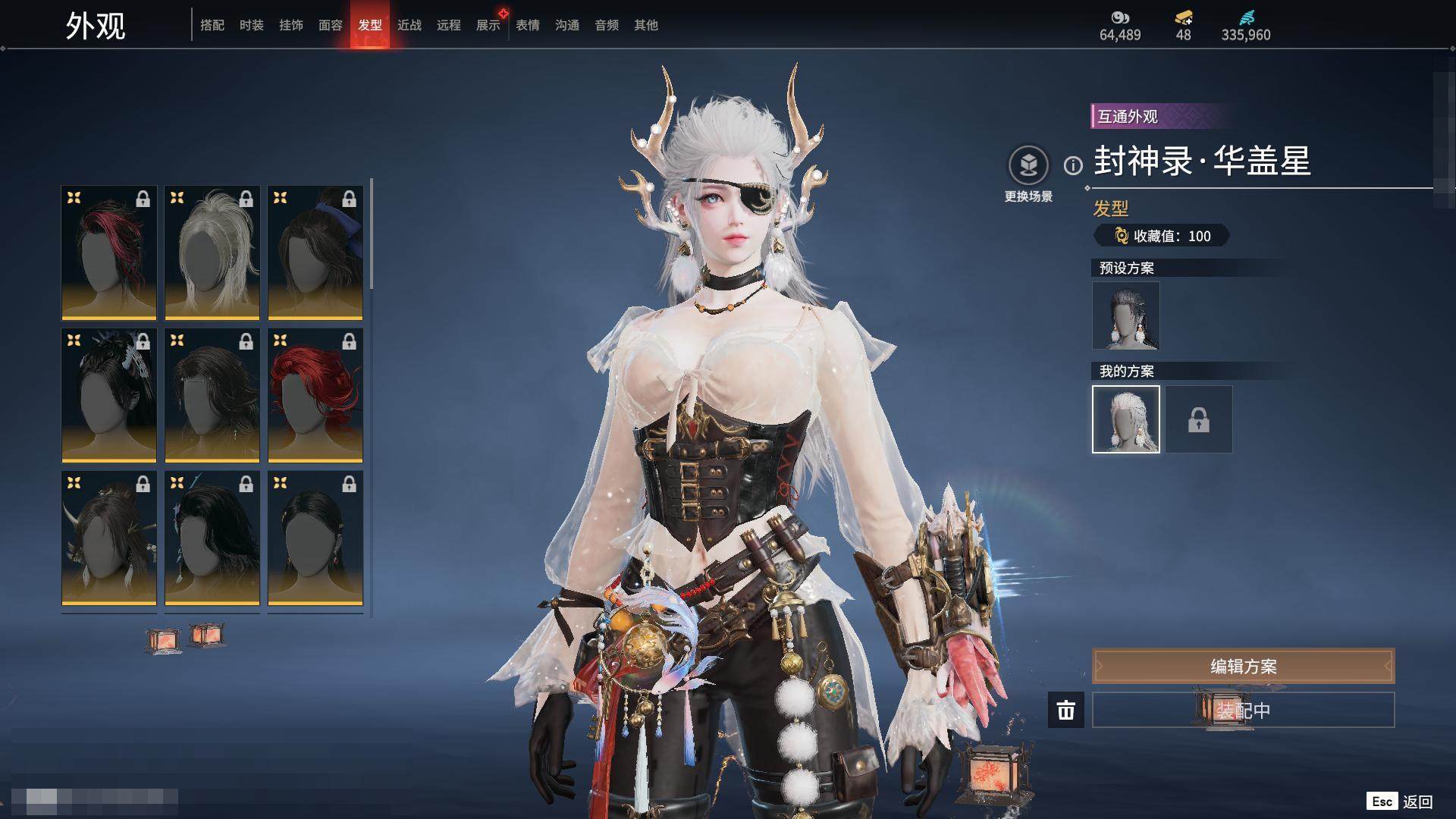1456x819 pixels.
Task: Pick the bright red curly hairstyle
Action: [x=315, y=395]
